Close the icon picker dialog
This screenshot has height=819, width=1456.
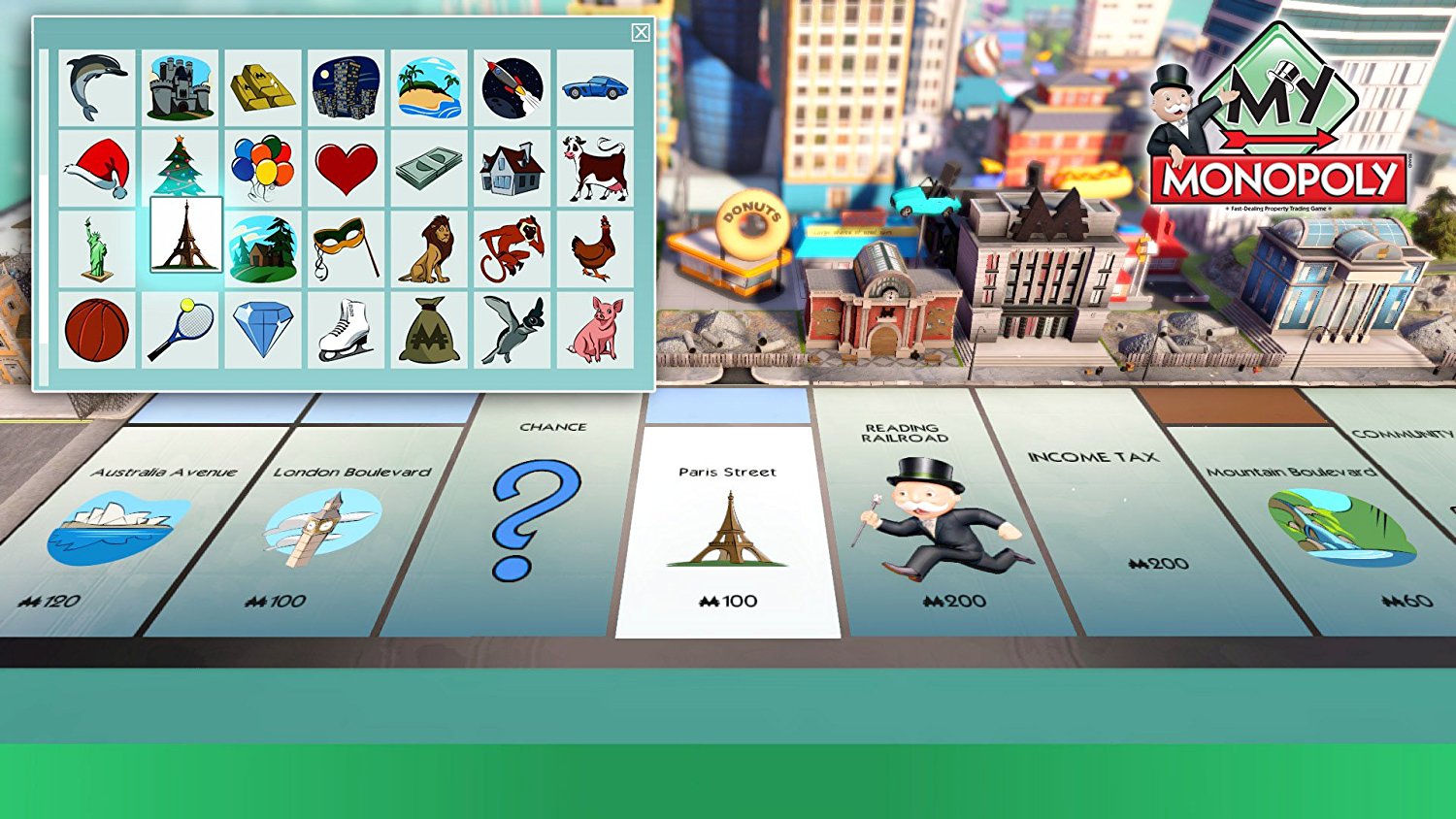(641, 32)
